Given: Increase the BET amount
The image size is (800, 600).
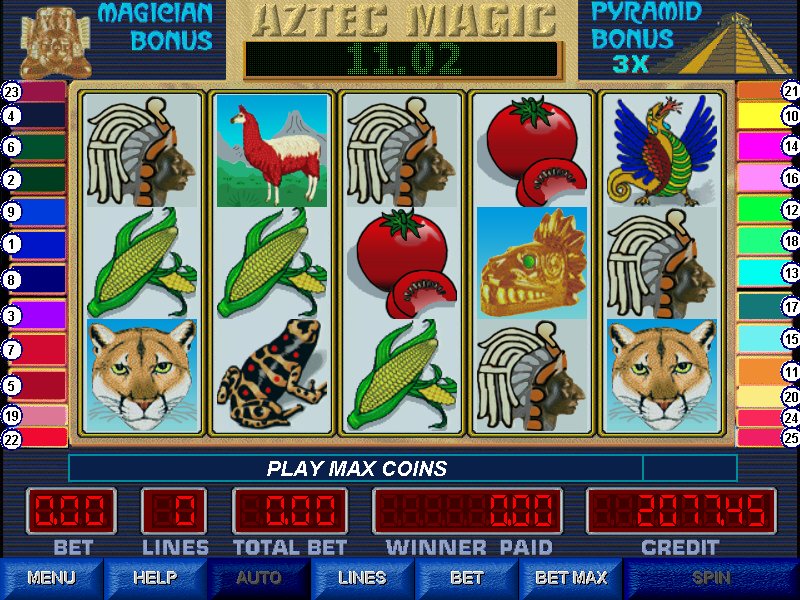Looking at the screenshot, I should pyautogui.click(x=466, y=578).
